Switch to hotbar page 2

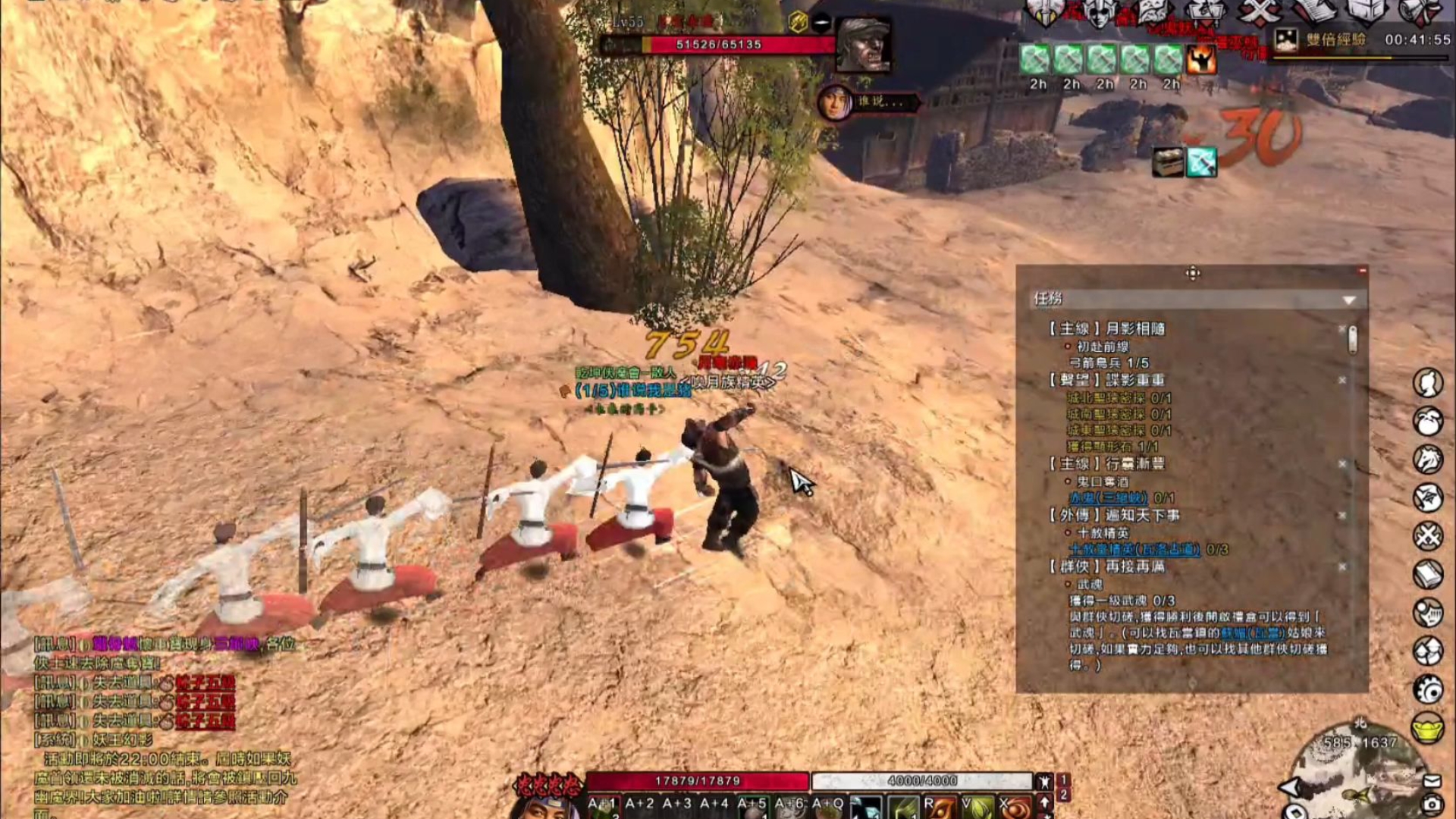1064,795
